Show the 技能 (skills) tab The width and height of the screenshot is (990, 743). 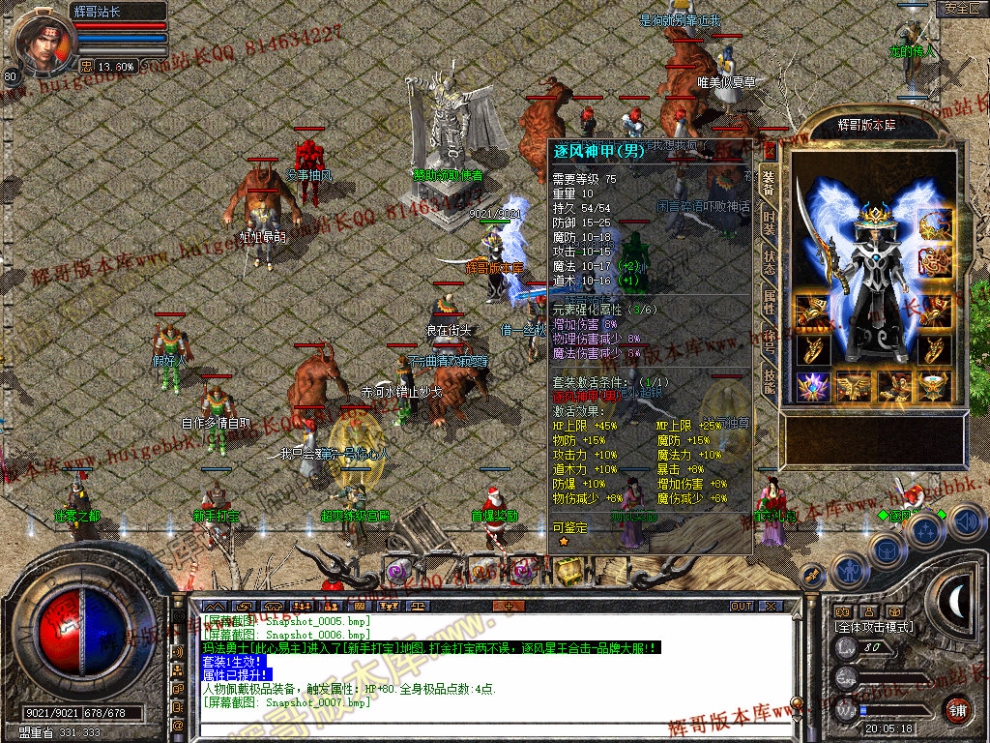(769, 378)
